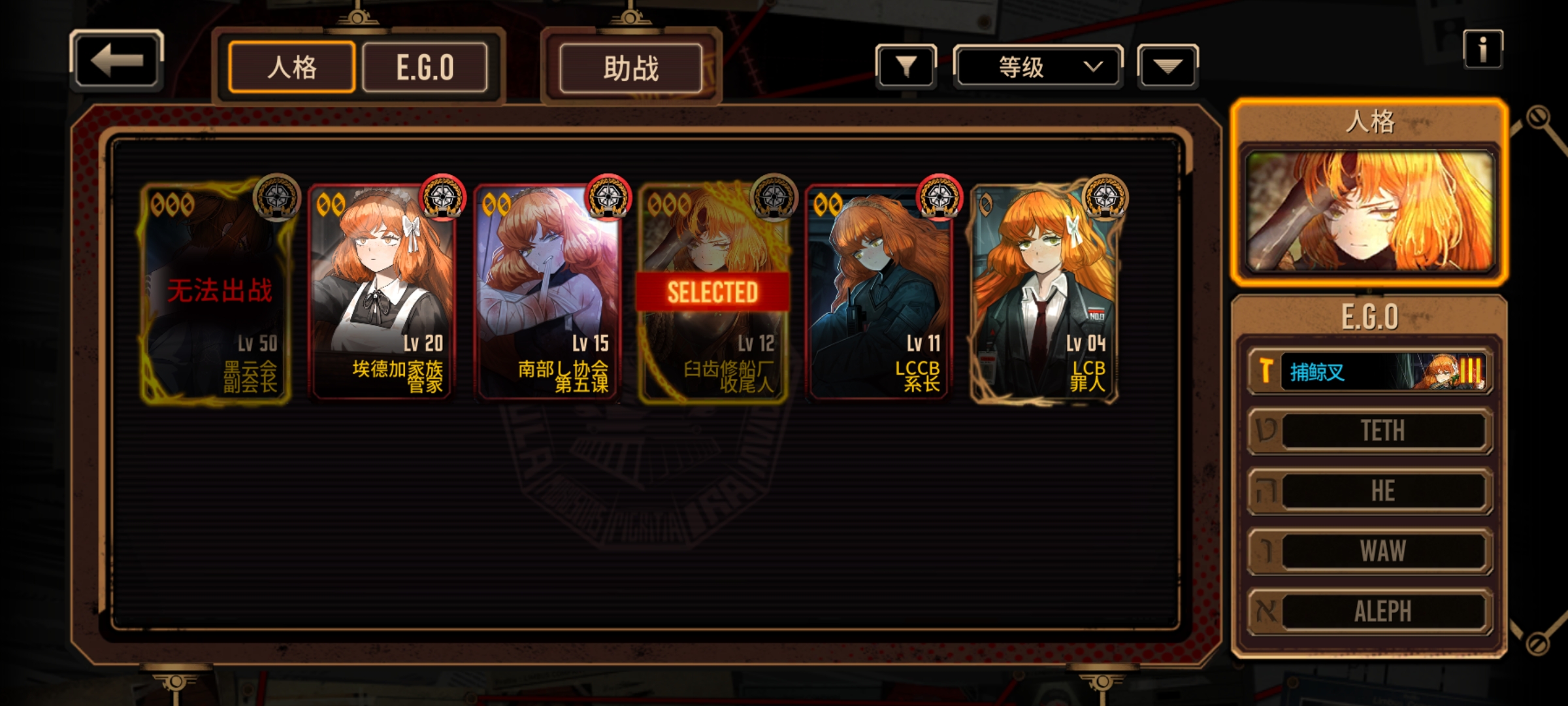Expand the 等级 sort dropdown
This screenshot has width=1568, height=706.
pyautogui.click(x=1037, y=67)
